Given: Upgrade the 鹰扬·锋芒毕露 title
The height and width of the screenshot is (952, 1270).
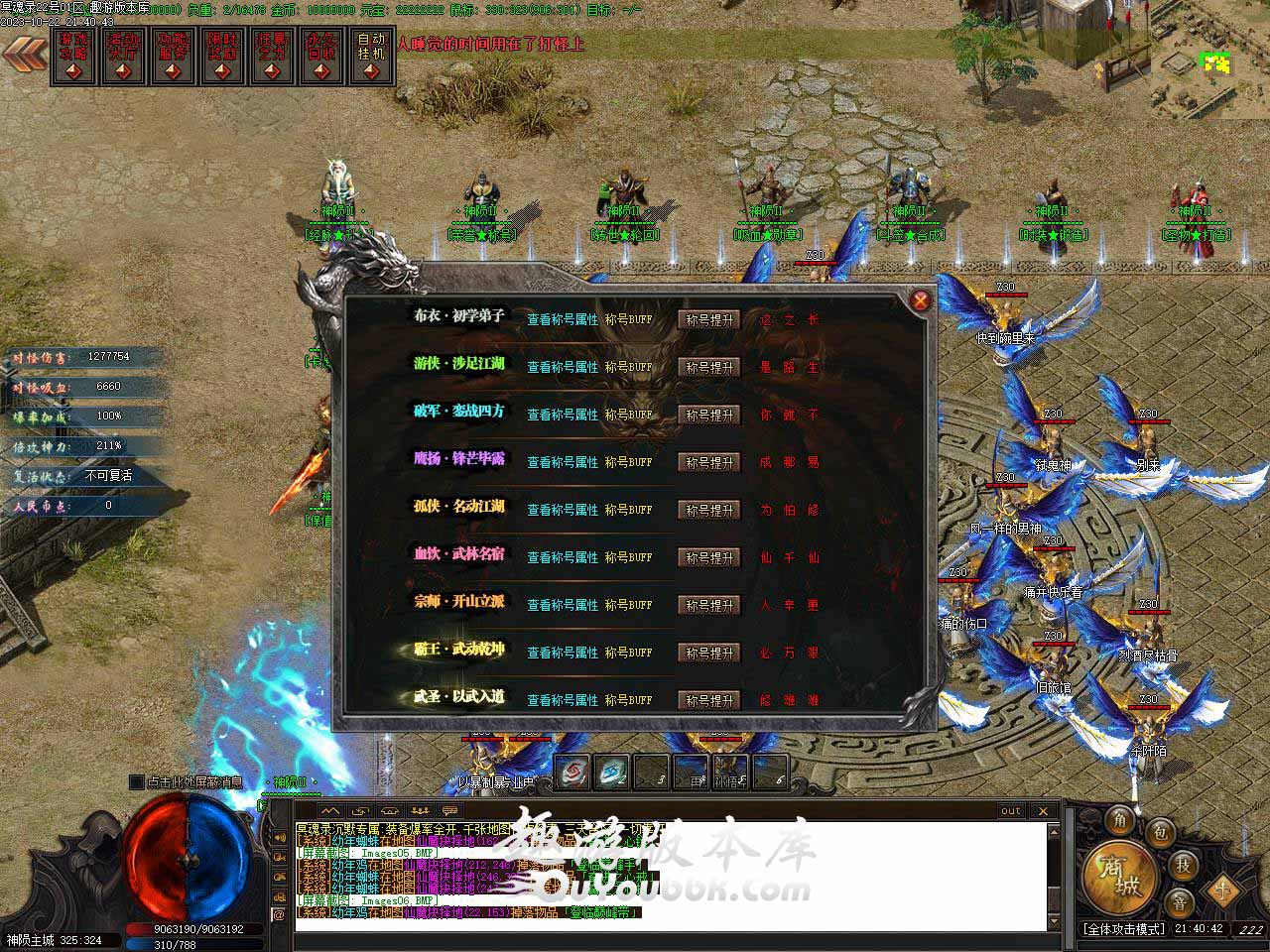Looking at the screenshot, I should coord(709,462).
